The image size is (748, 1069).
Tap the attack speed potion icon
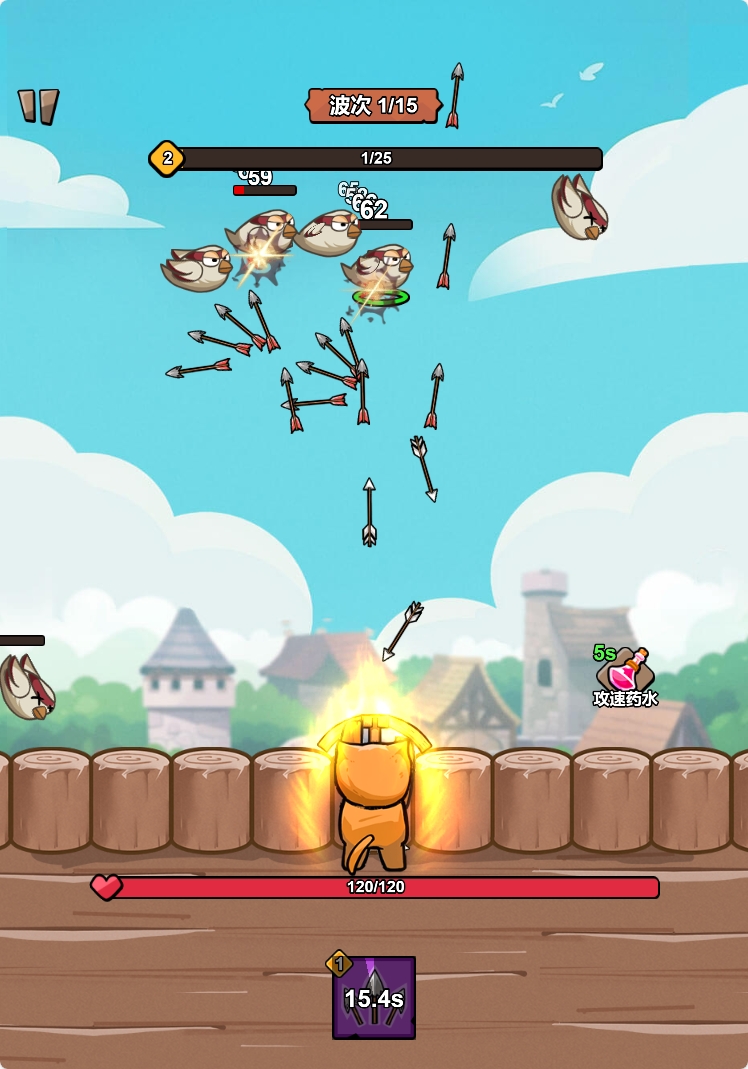tap(627, 669)
